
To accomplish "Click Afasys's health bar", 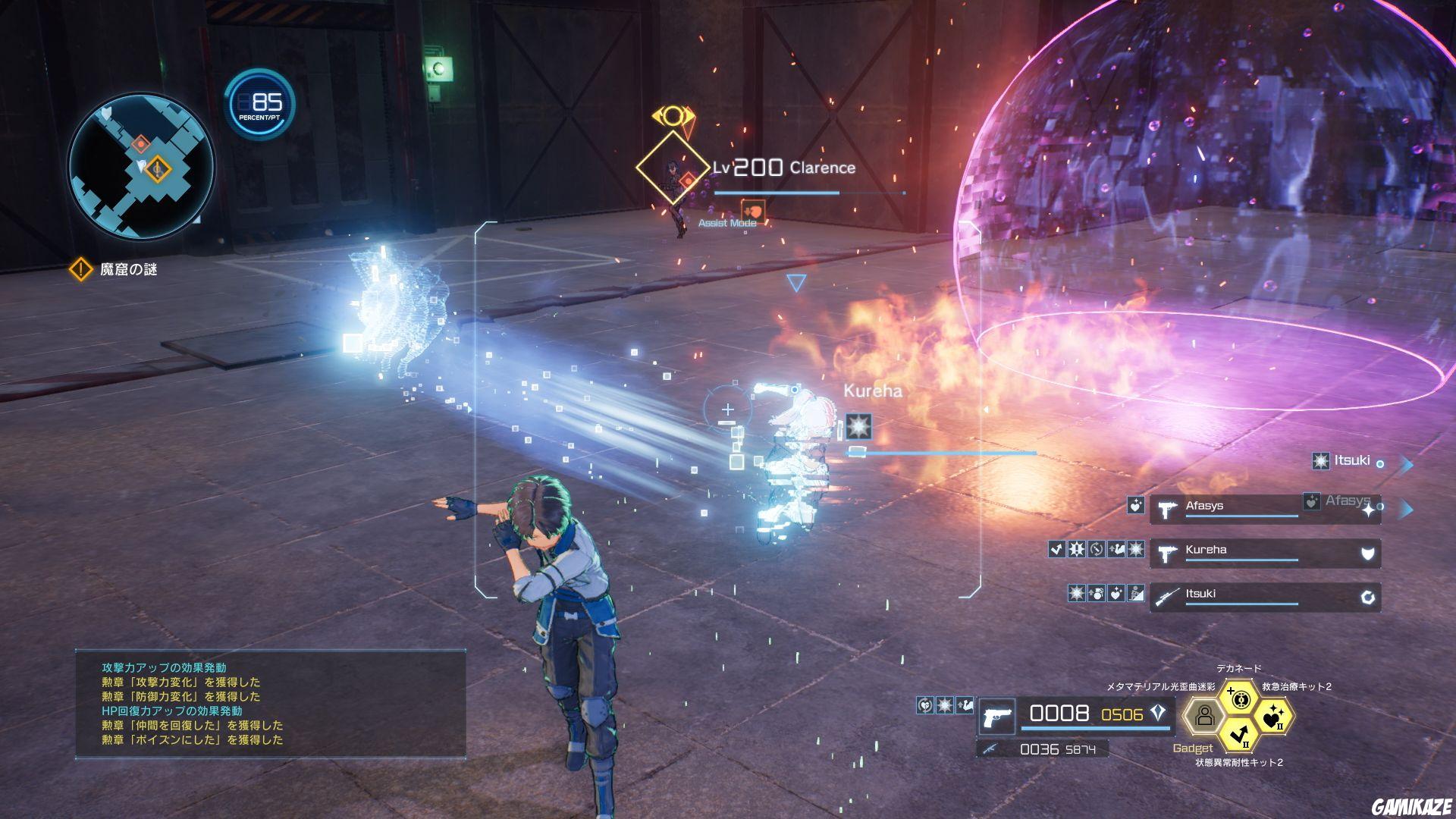I will tap(1241, 516).
